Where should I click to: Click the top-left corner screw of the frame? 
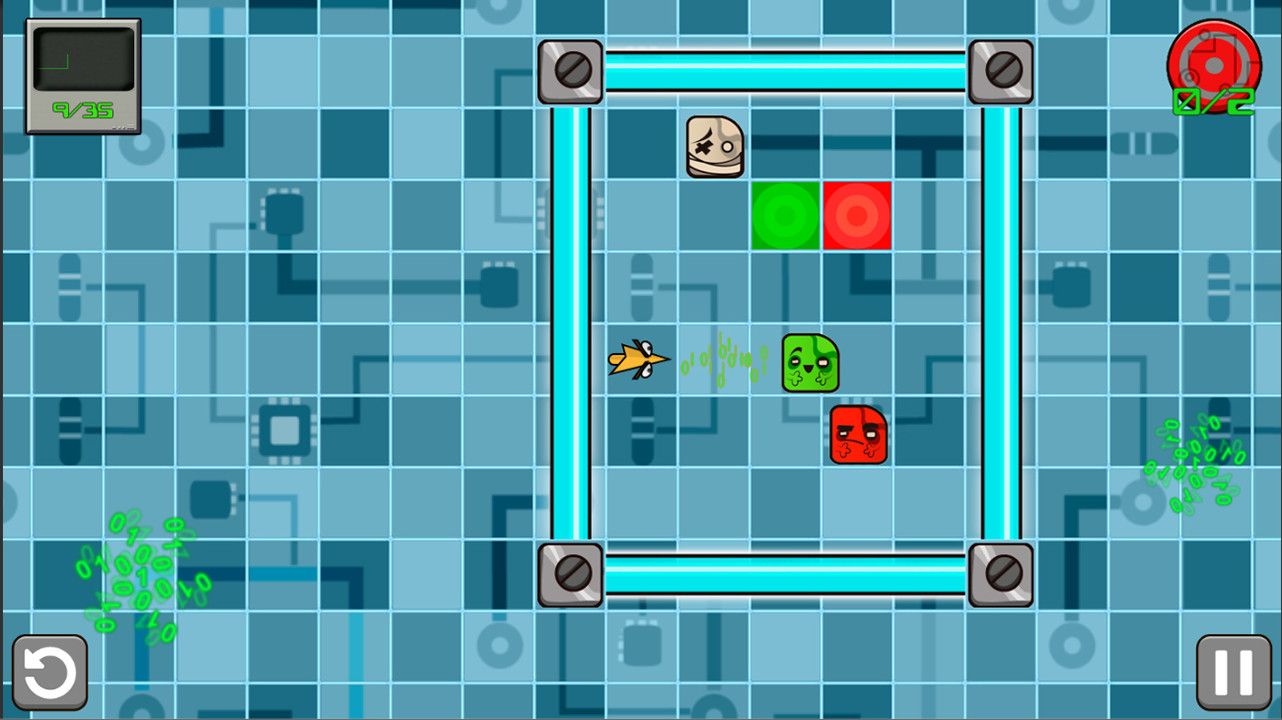[570, 71]
